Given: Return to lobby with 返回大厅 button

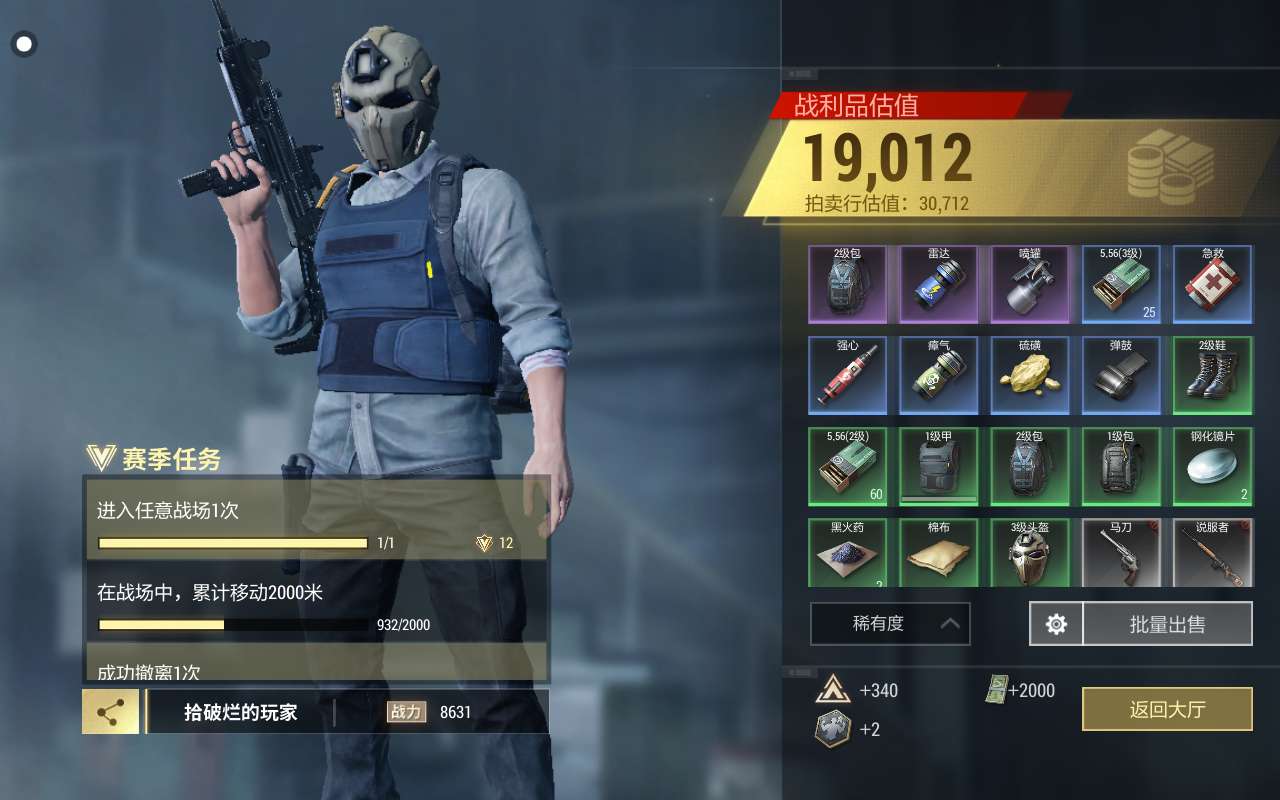Looking at the screenshot, I should pyautogui.click(x=1167, y=709).
